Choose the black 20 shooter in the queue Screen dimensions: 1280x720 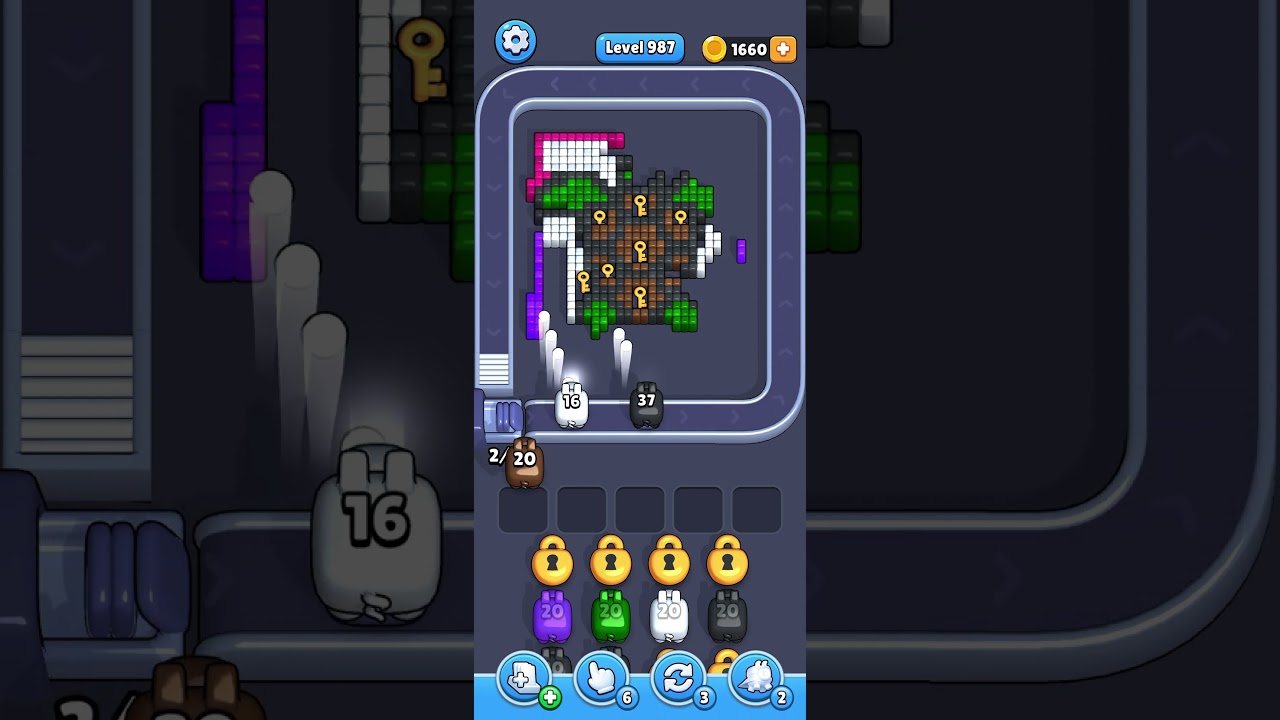(x=727, y=616)
